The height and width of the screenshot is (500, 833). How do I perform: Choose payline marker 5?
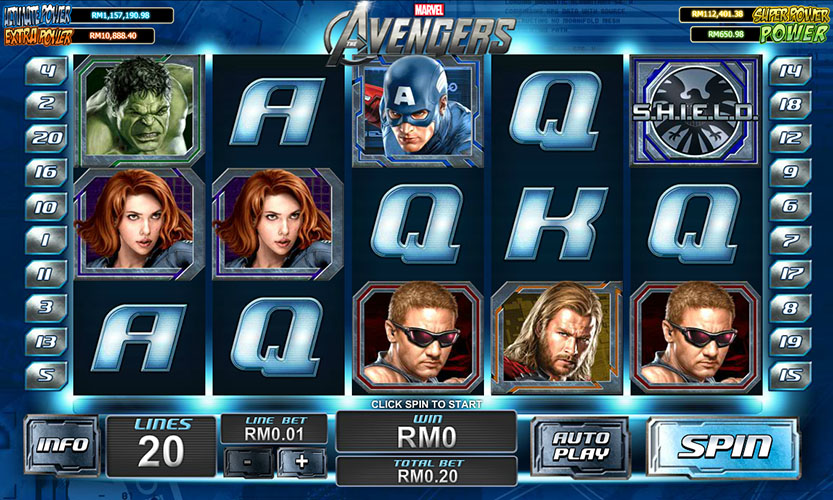(x=46, y=375)
